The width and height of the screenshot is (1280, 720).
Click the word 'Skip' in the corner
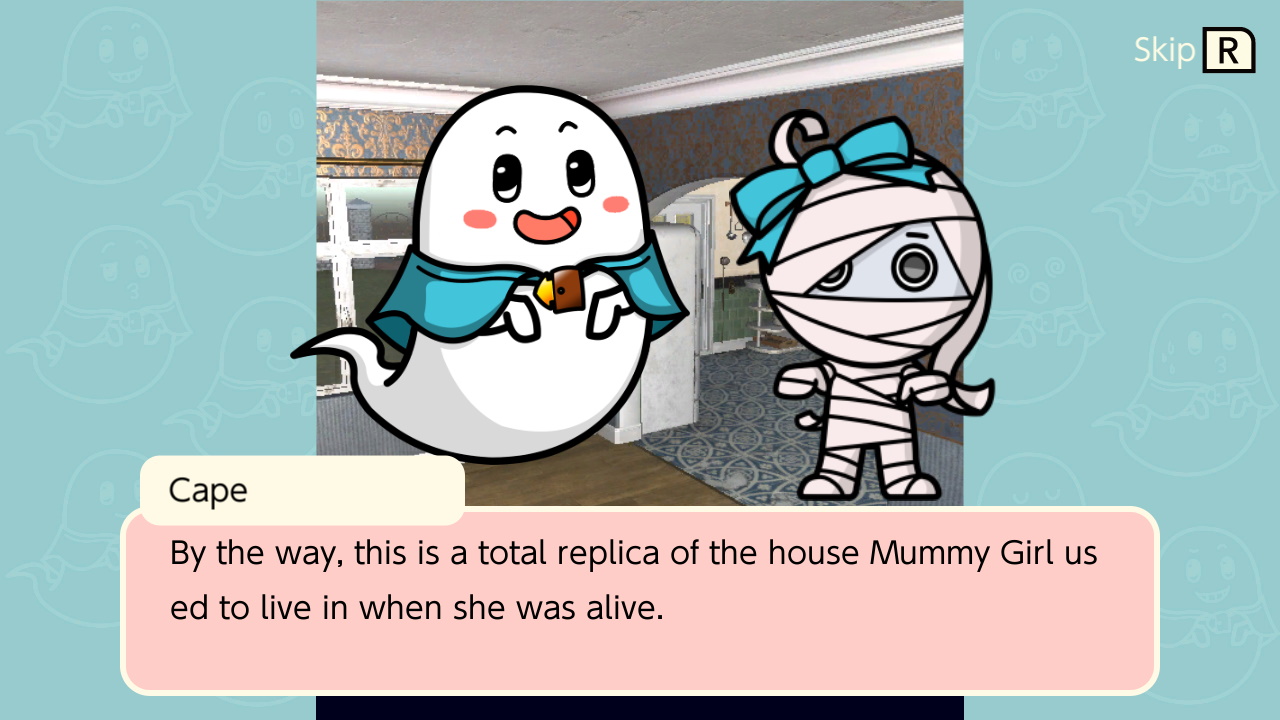pos(1163,48)
